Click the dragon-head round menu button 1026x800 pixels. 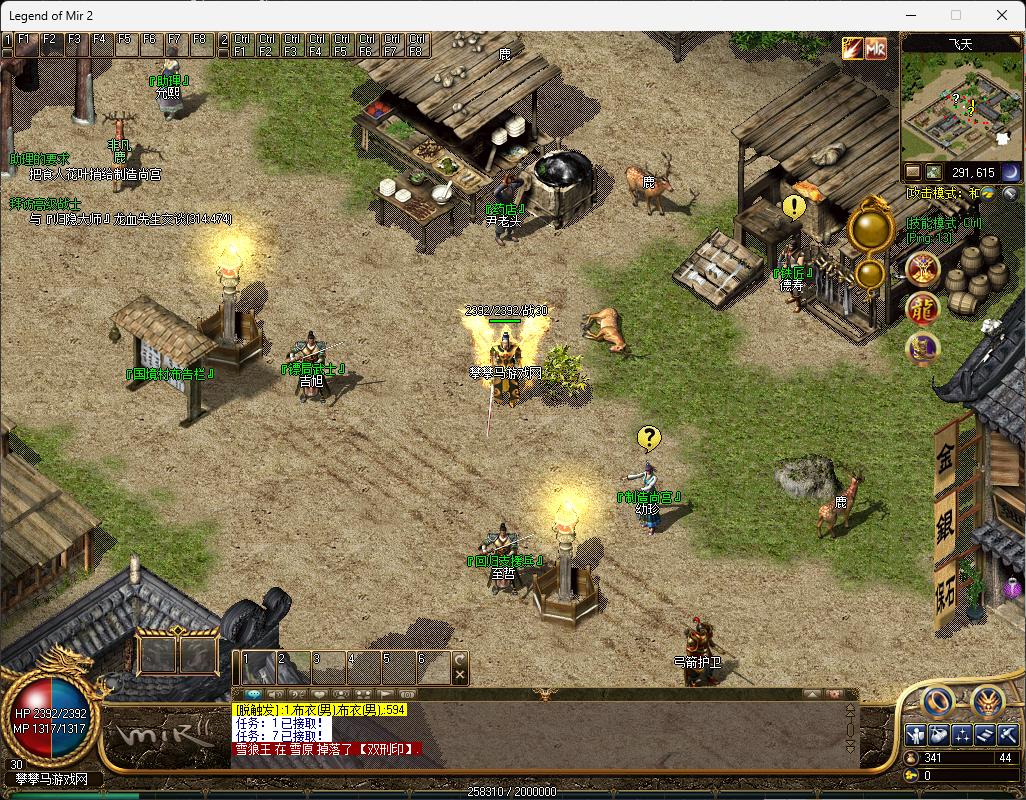[988, 702]
